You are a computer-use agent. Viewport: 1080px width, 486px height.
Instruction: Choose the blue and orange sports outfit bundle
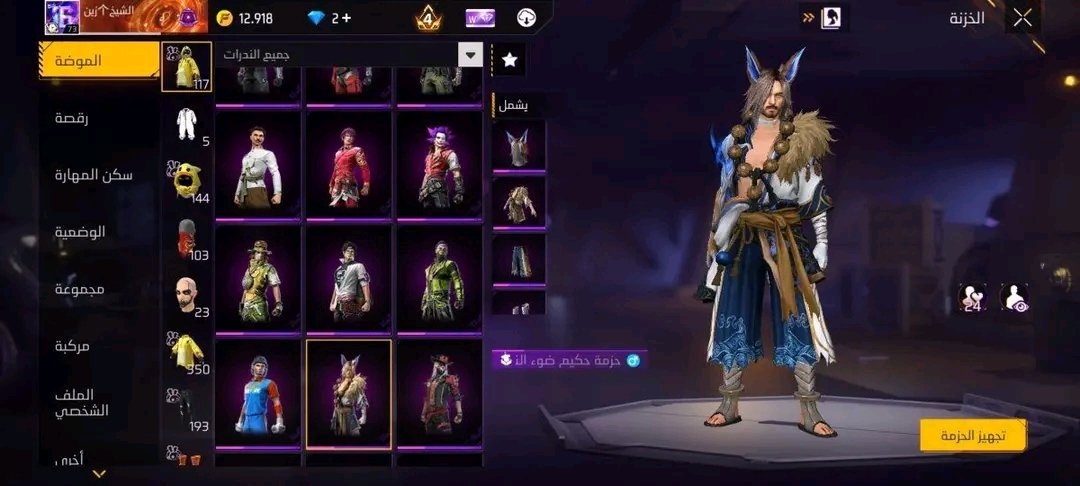(x=257, y=393)
